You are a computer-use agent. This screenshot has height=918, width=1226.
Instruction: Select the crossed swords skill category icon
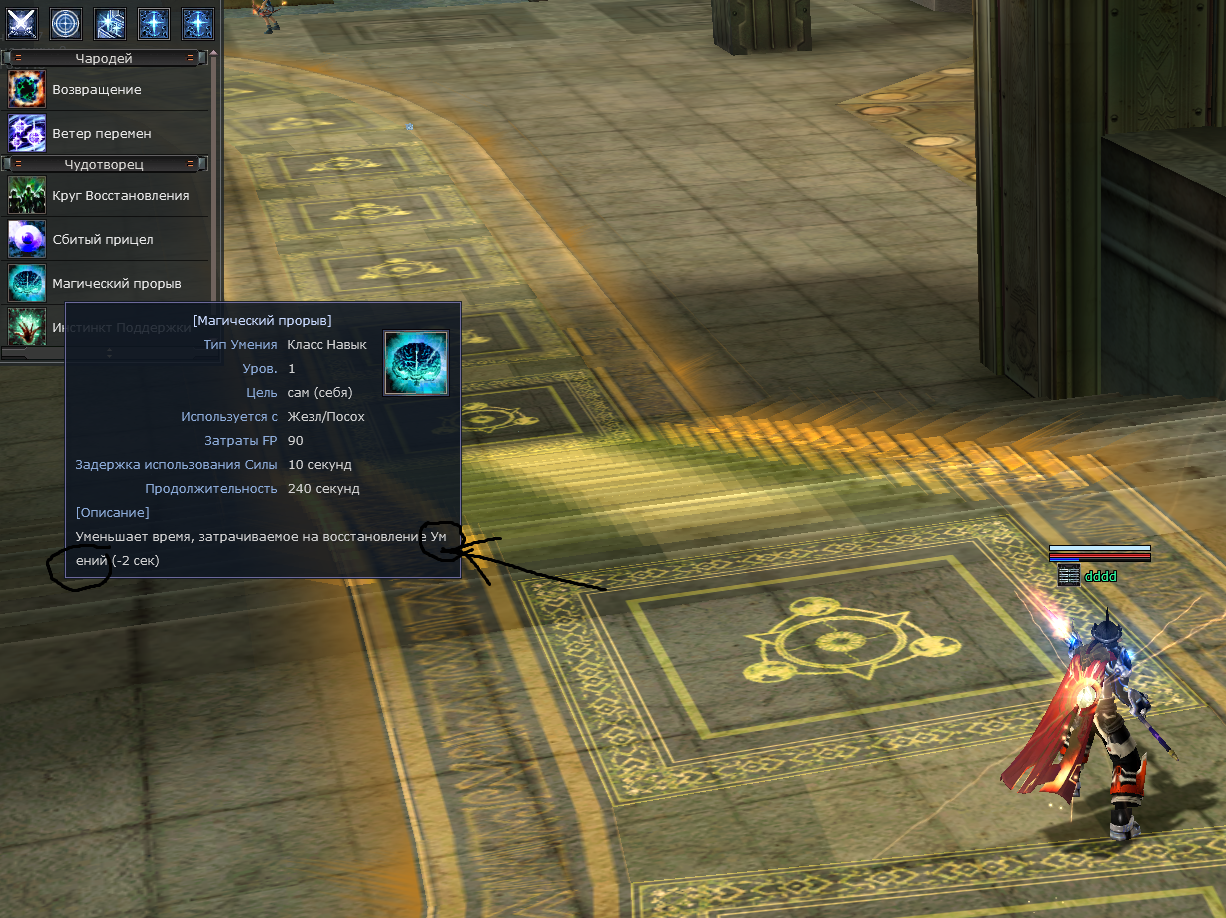click(x=22, y=22)
